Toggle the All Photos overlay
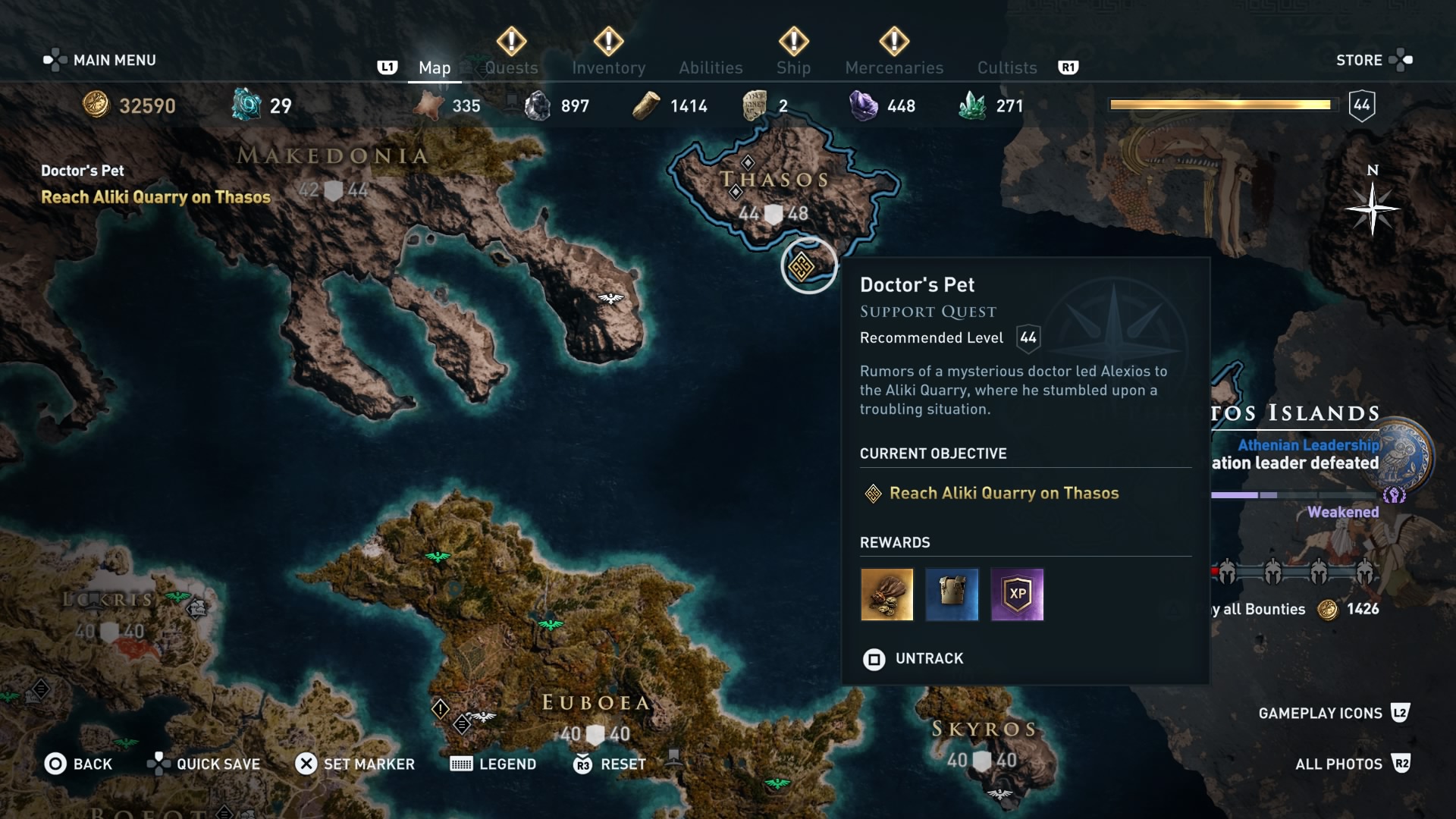Image resolution: width=1456 pixels, height=819 pixels. point(1338,764)
